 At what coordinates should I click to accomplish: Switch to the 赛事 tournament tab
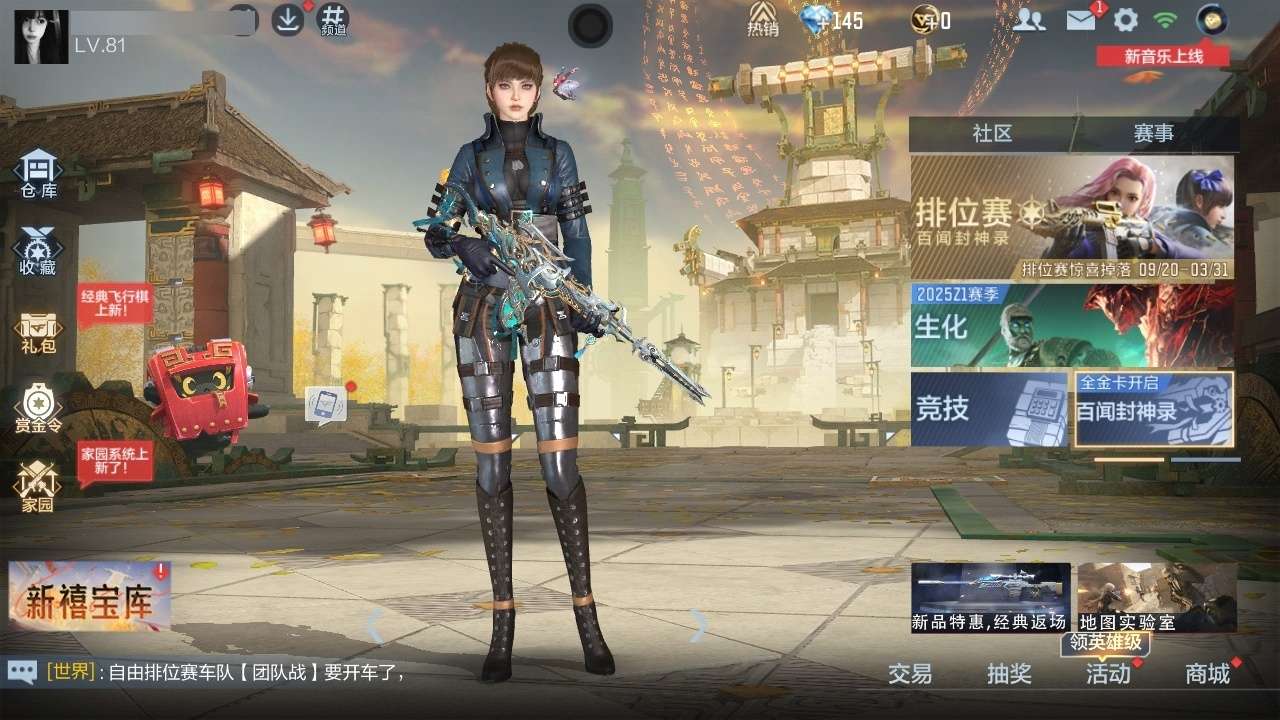1154,134
